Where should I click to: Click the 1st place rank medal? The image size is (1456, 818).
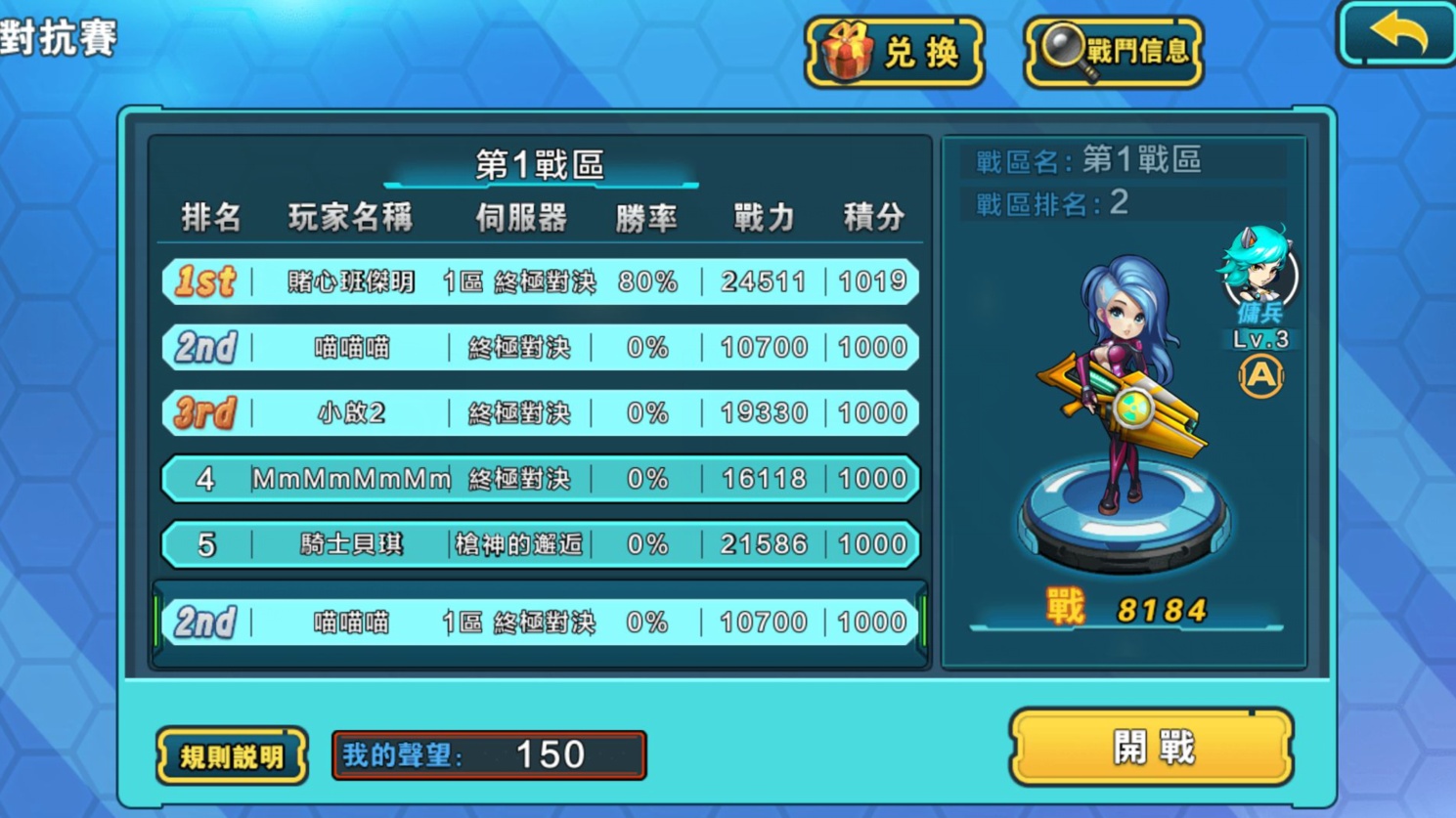(x=202, y=281)
